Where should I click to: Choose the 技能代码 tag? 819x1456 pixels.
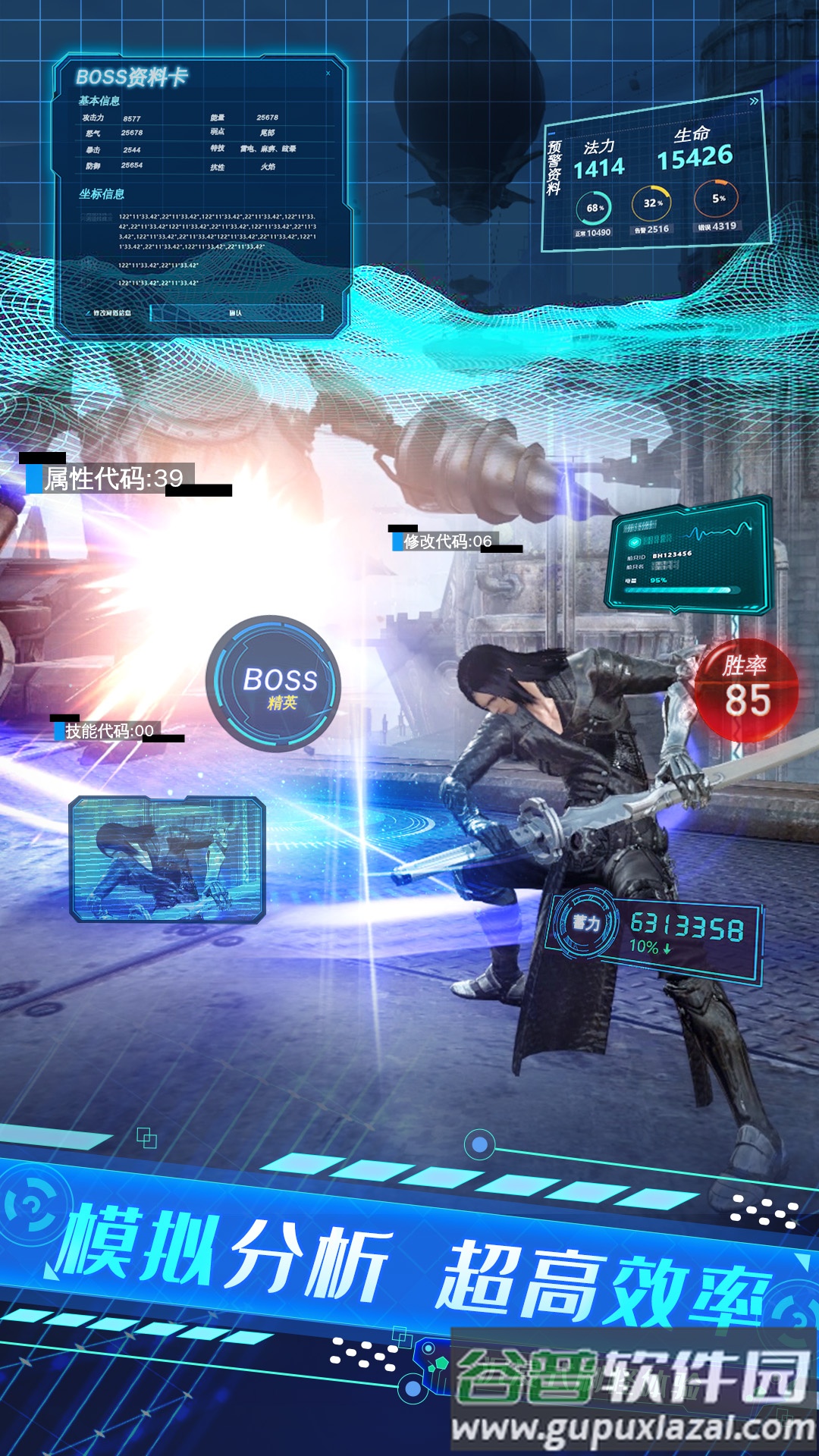click(x=108, y=731)
